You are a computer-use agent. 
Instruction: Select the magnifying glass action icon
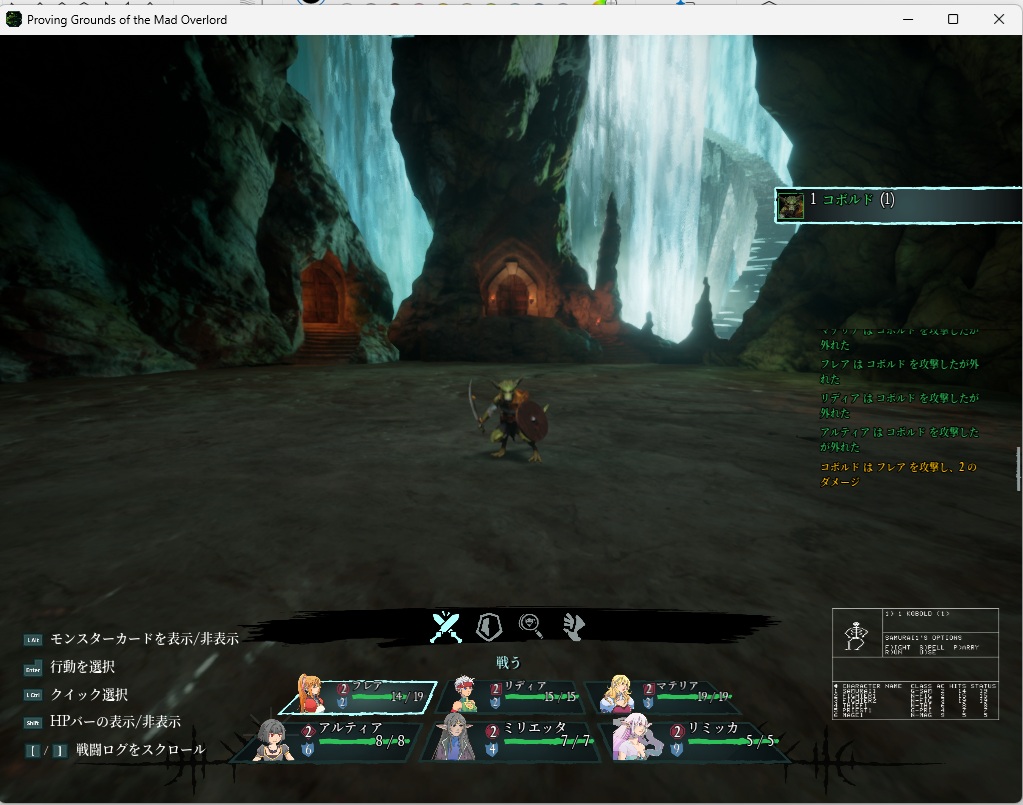[x=531, y=626]
